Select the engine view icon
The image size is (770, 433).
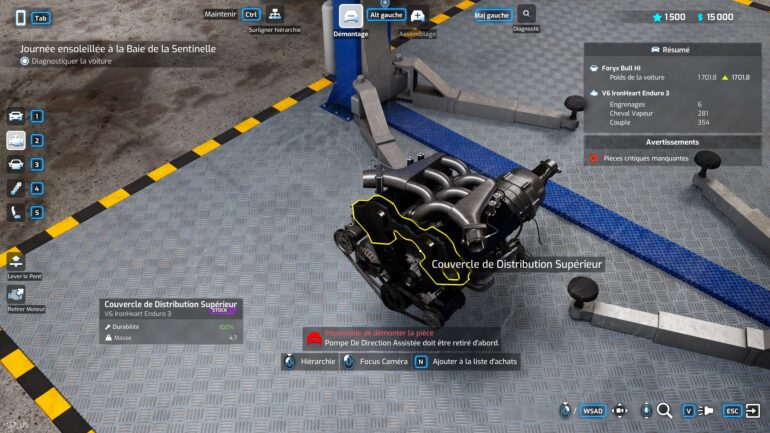pos(16,140)
